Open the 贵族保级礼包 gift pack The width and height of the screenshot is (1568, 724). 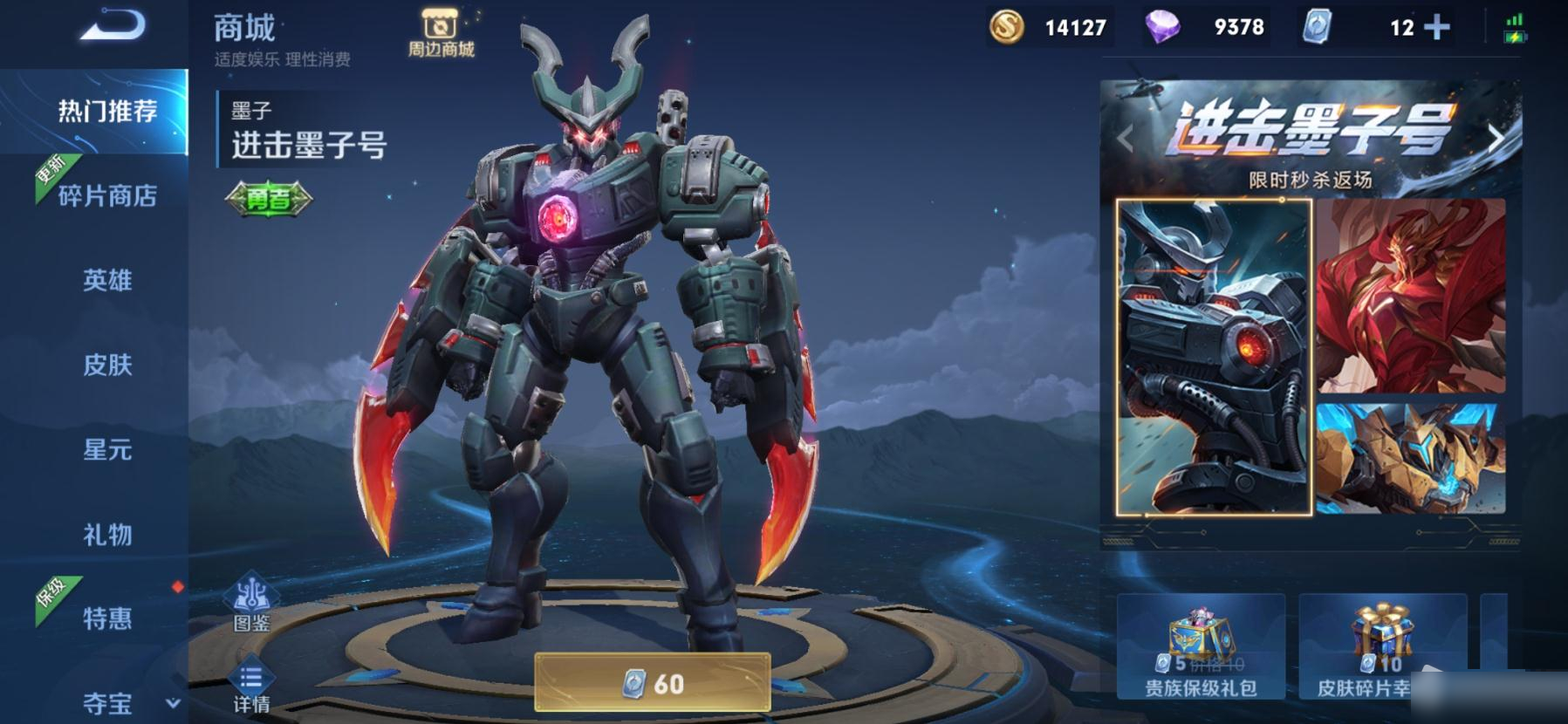1201,647
